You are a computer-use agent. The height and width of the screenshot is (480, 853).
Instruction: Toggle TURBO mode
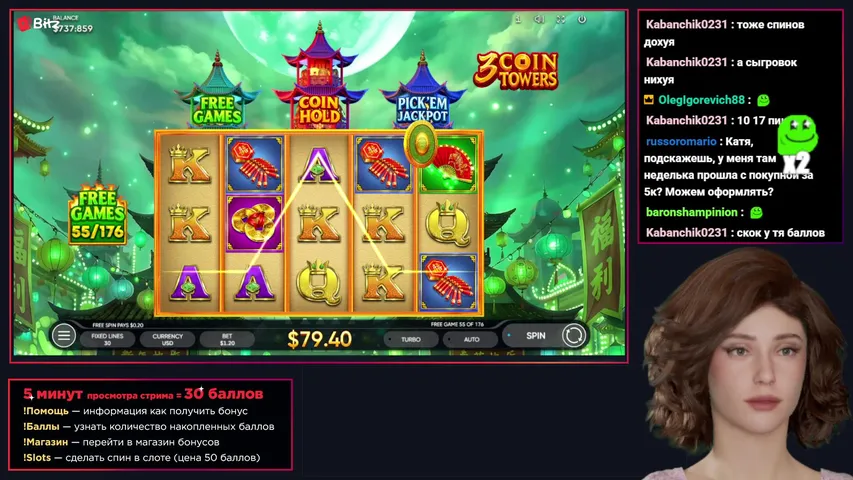pos(410,339)
